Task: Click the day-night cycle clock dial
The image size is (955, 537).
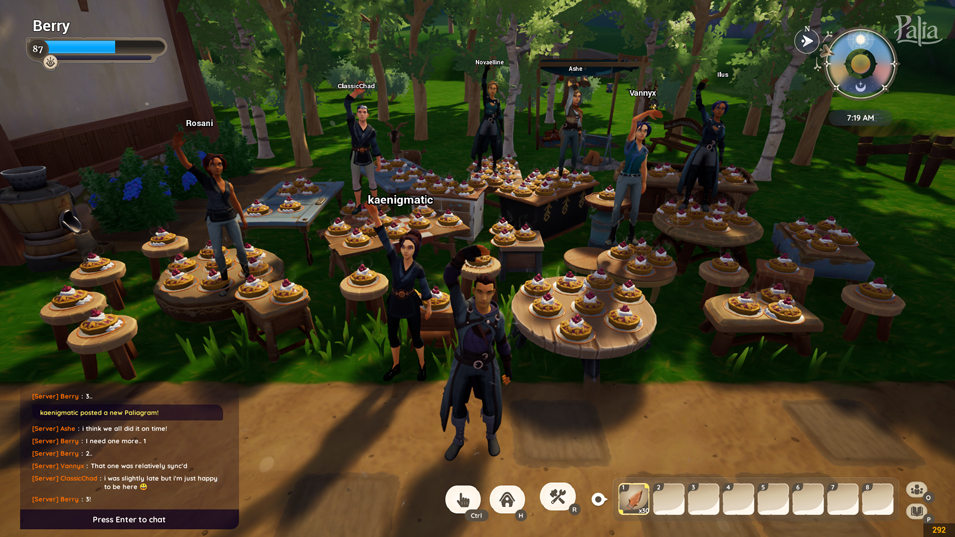Action: [x=860, y=64]
